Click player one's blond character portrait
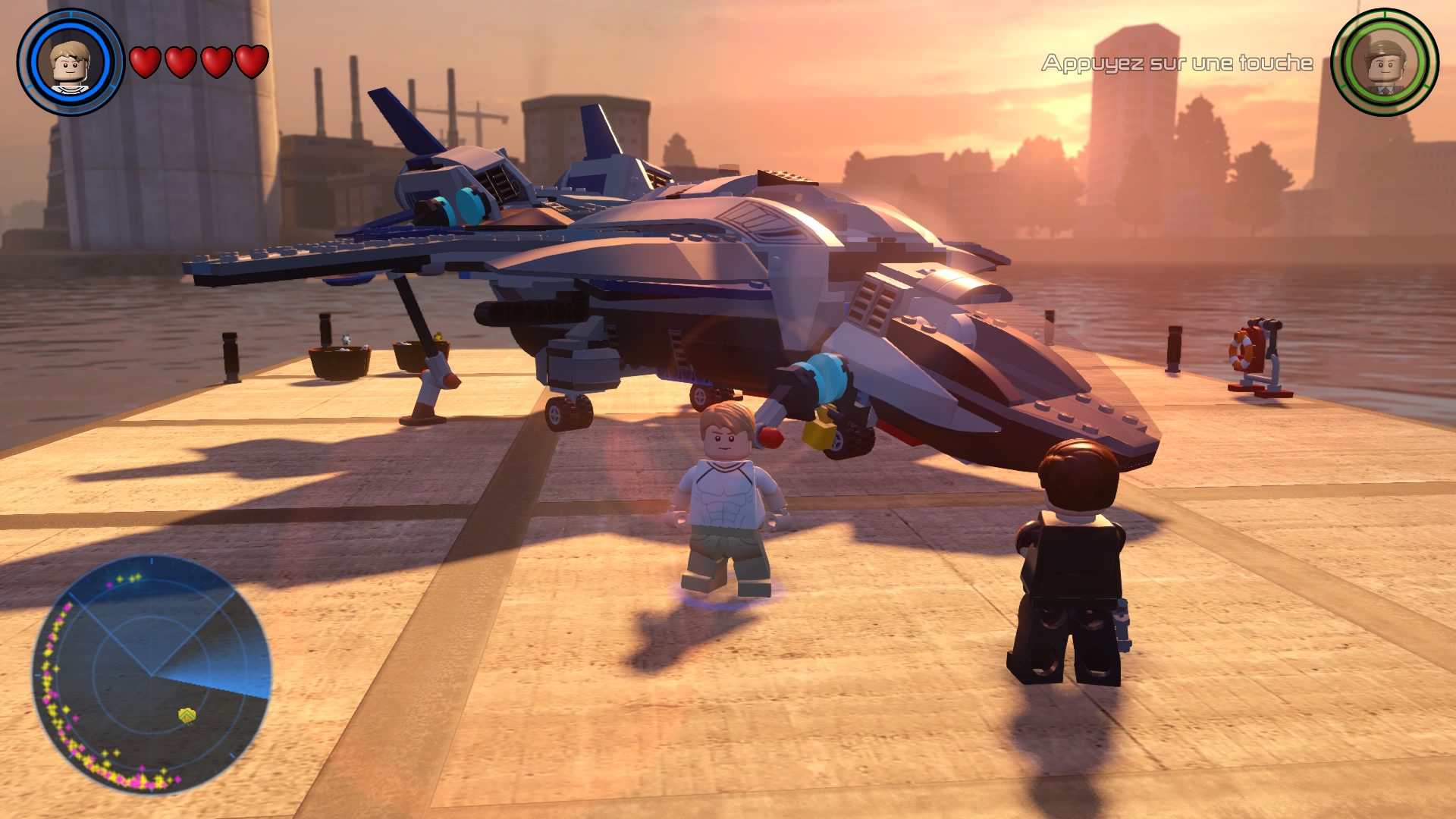Screen dimensions: 1456x819 tap(70, 62)
